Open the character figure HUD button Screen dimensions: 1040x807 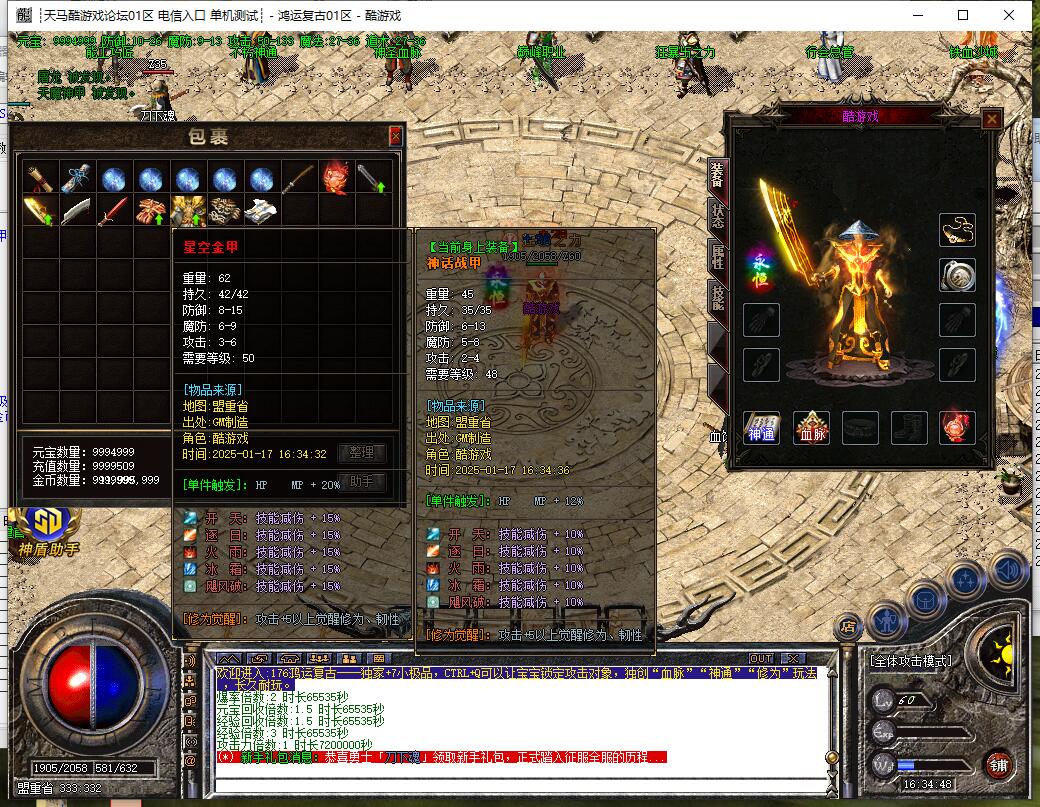(887, 619)
